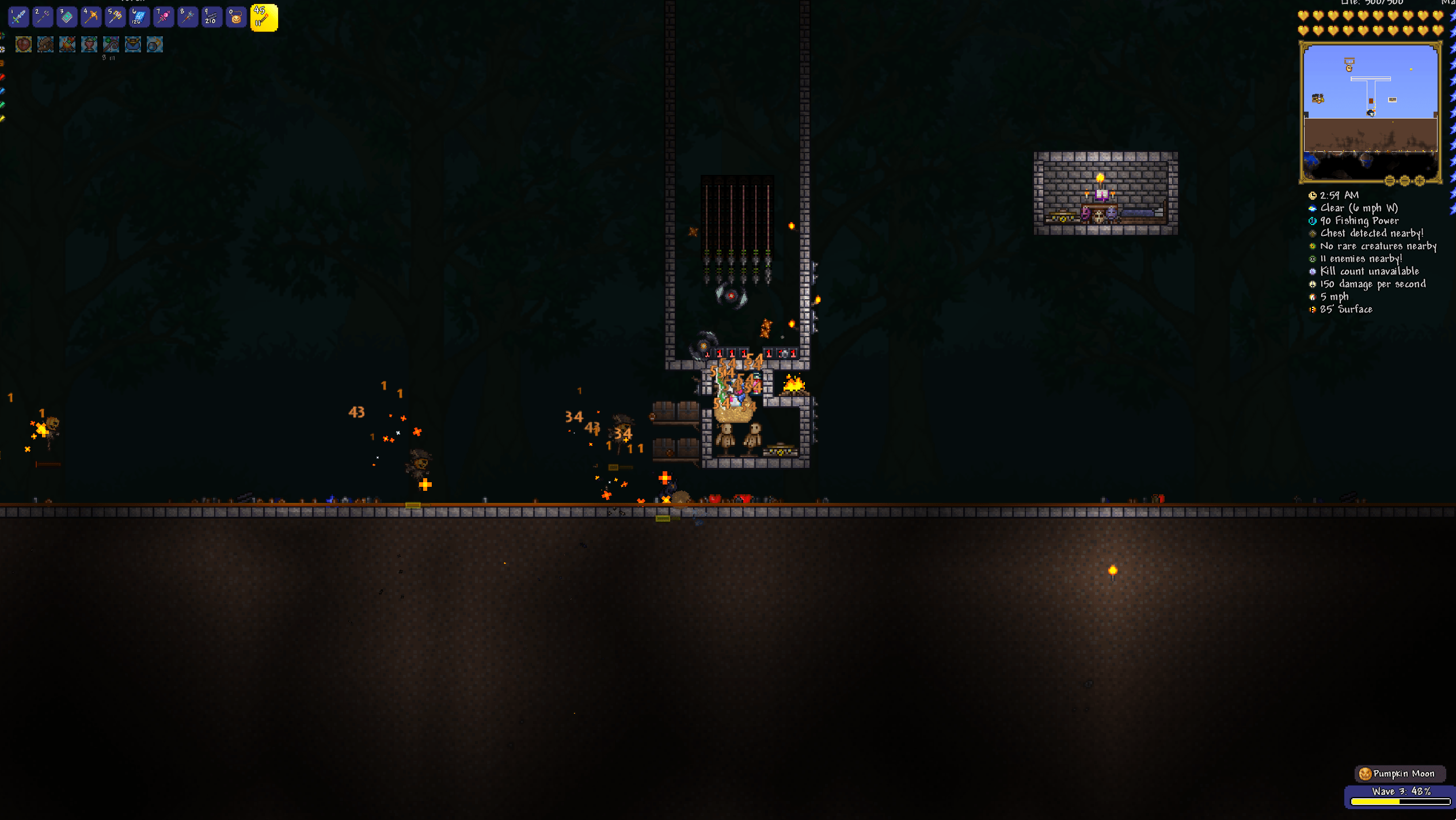Click the 2:59 AM clock icon
1456x820 pixels.
point(1313,195)
